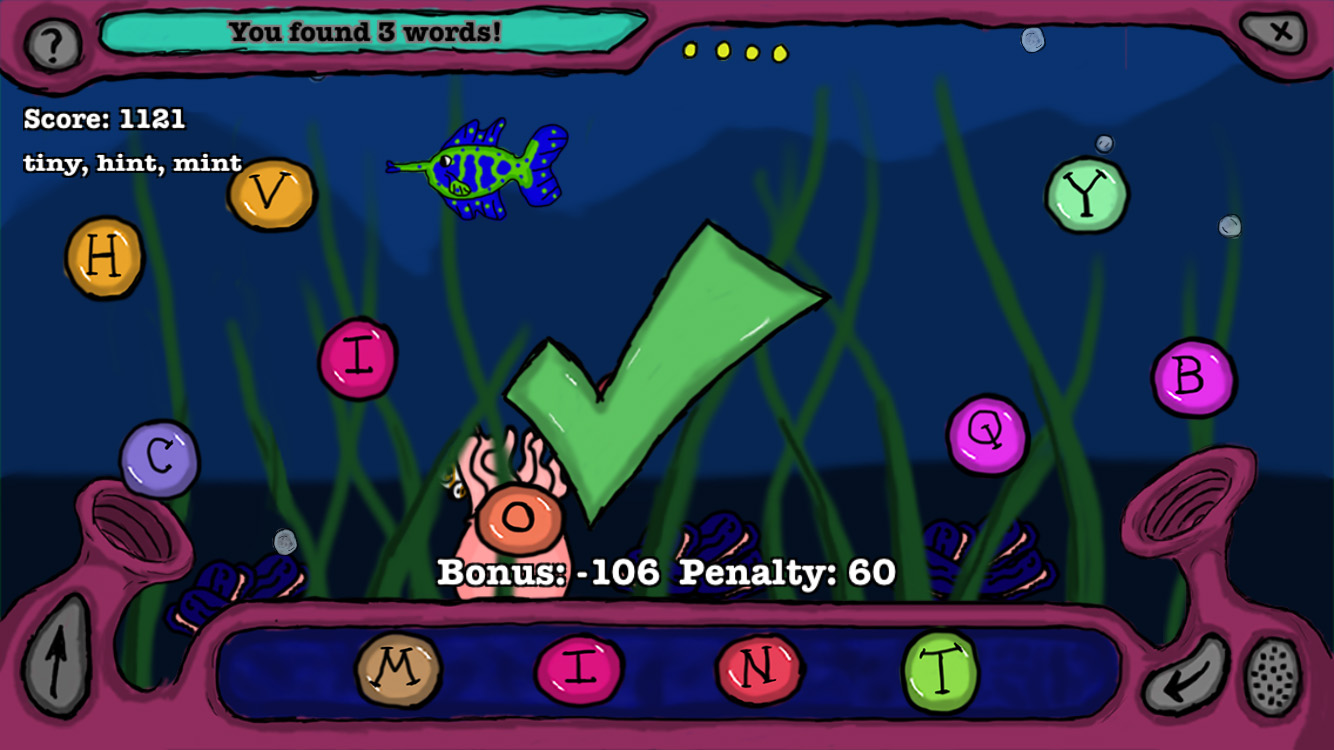Pick the orange H letter bubble
This screenshot has width=1334, height=750.
pyautogui.click(x=104, y=258)
